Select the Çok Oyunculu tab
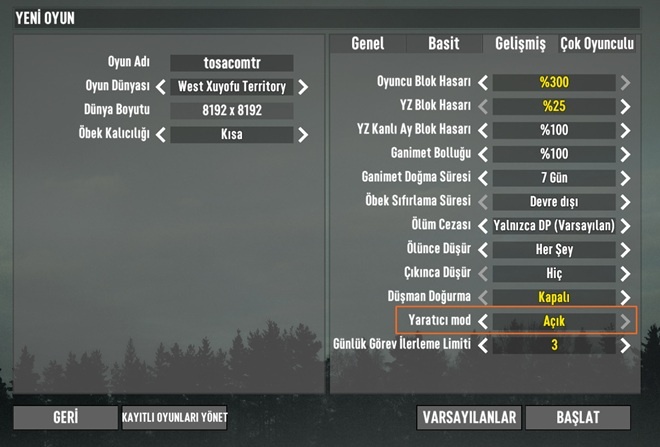 pyautogui.click(x=597, y=44)
